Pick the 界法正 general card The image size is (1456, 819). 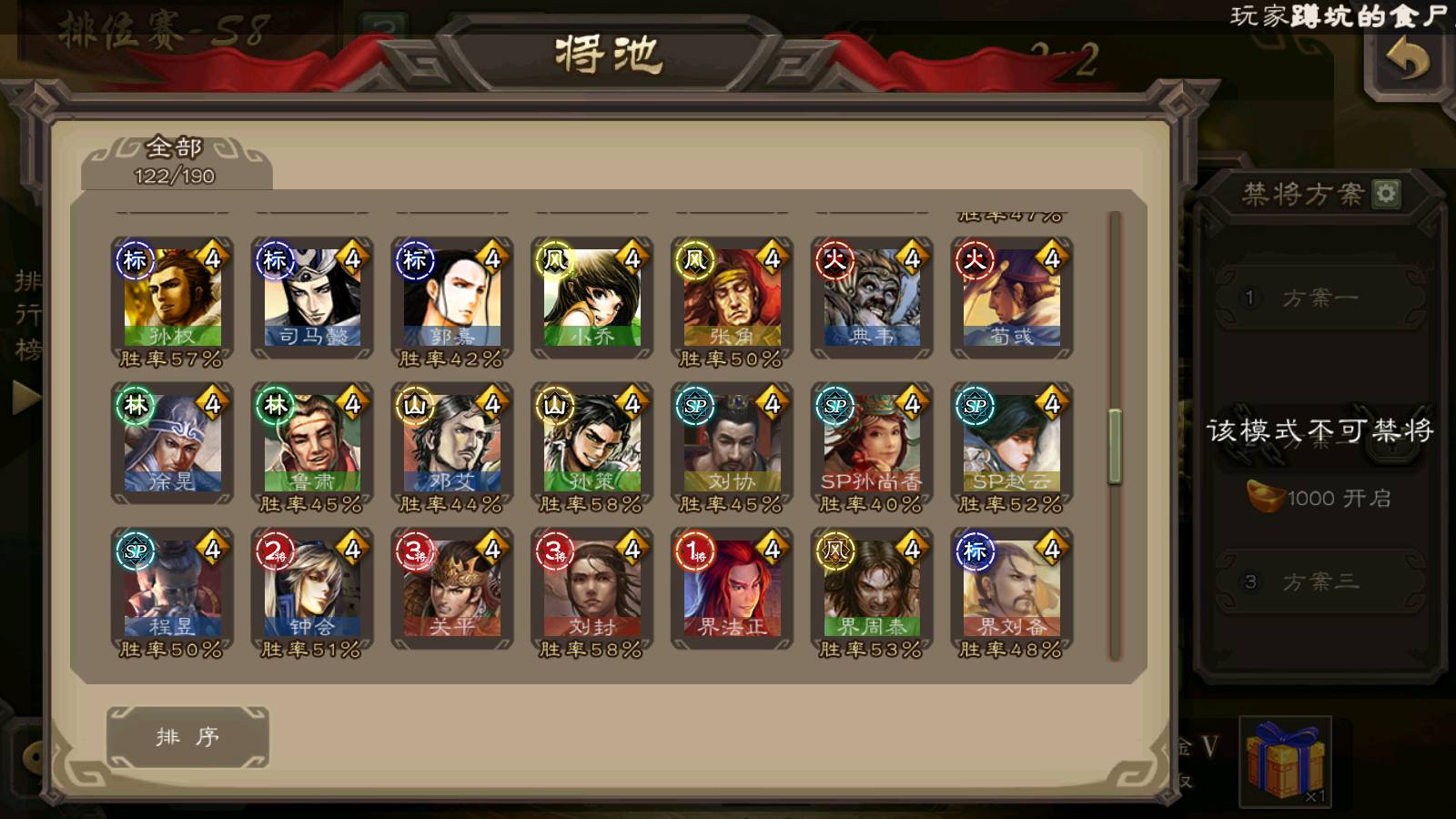point(733,590)
